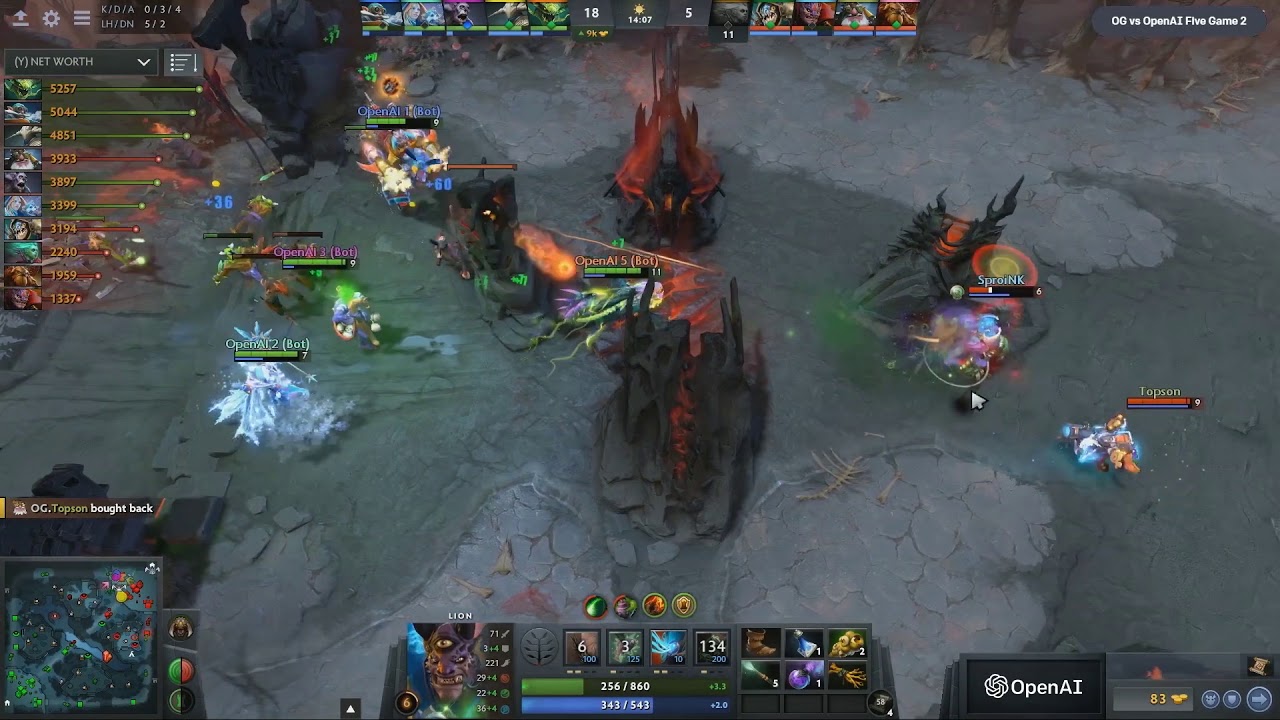Open the (Y) NET WORTH dropdown
This screenshot has width=1280, height=720.
click(x=80, y=61)
